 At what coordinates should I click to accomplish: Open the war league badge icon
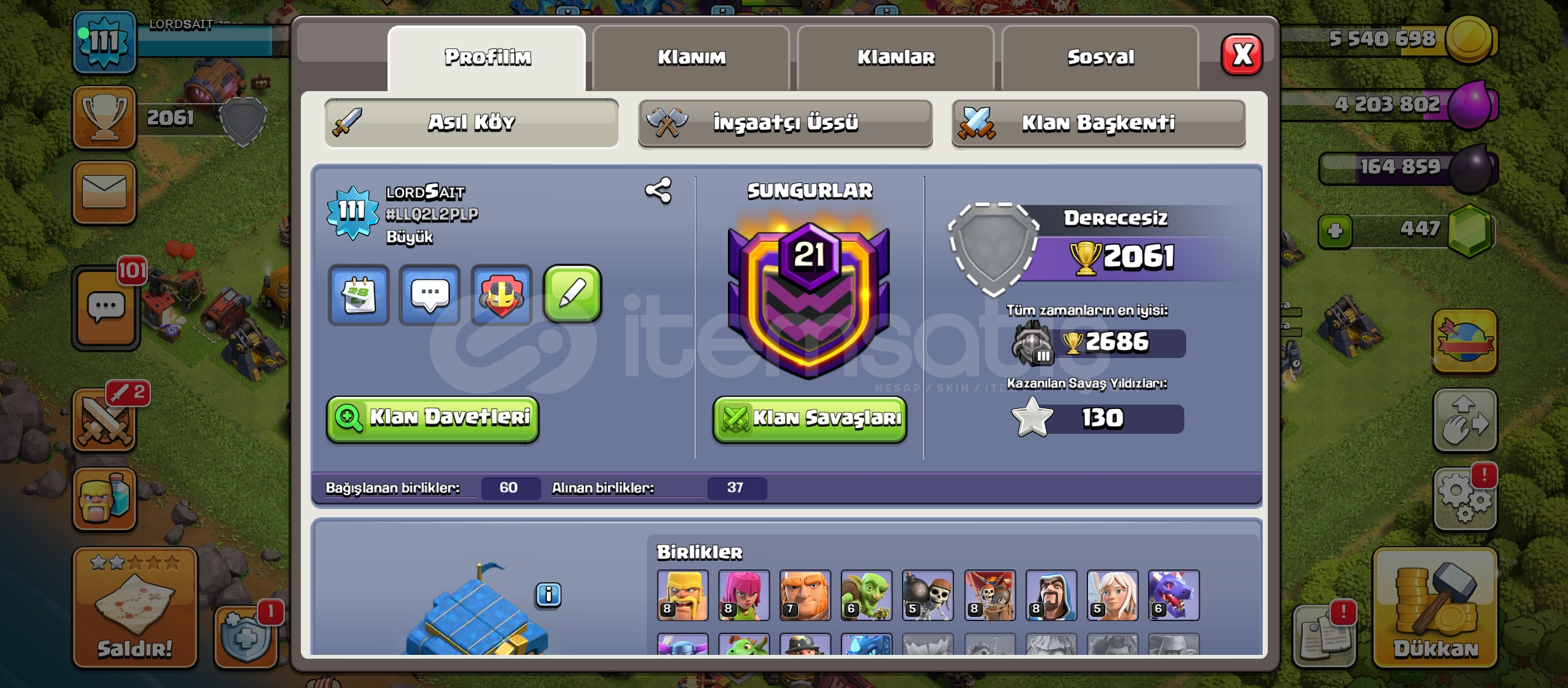click(502, 294)
